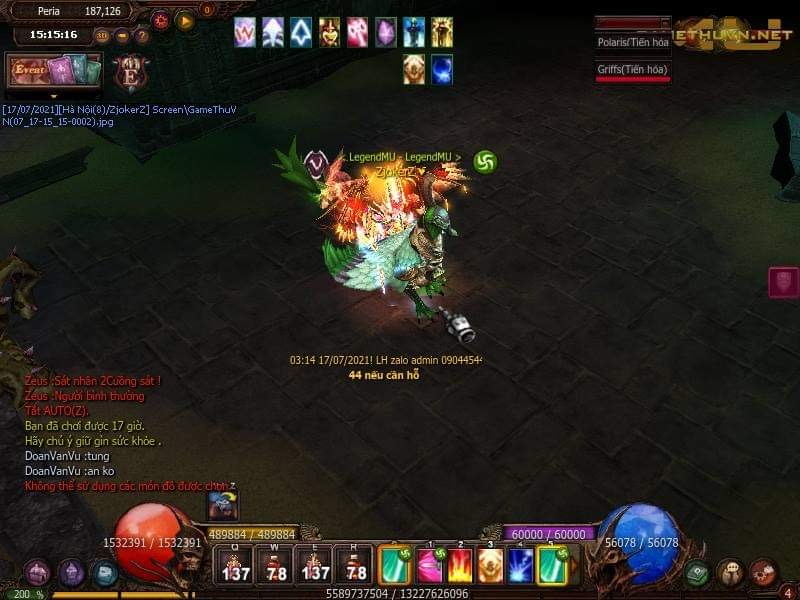Click the pet portrait above the health bar
Screen dimensions: 800x600
pyautogui.click(x=222, y=505)
